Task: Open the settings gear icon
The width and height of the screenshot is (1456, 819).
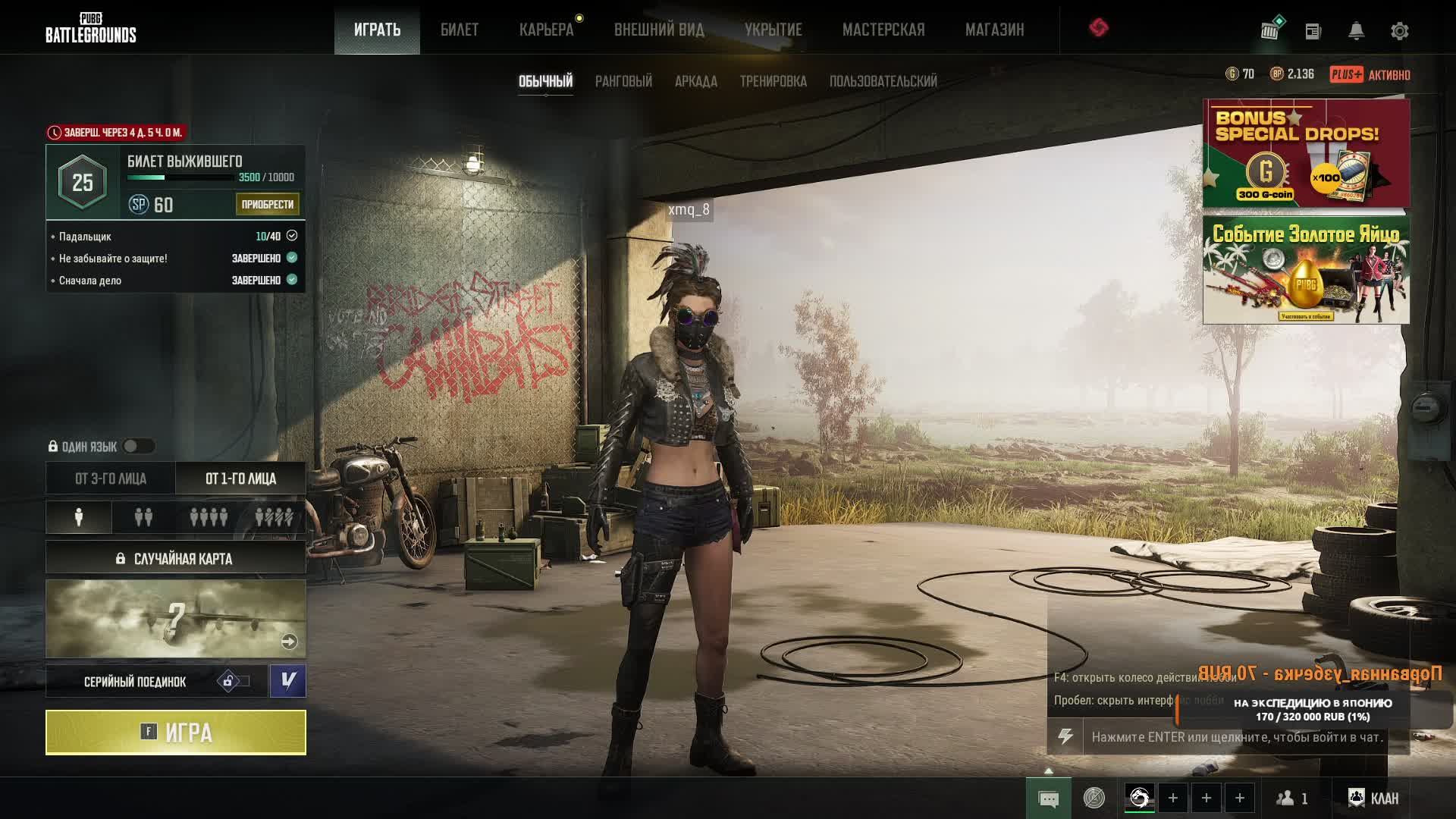Action: 1399,31
